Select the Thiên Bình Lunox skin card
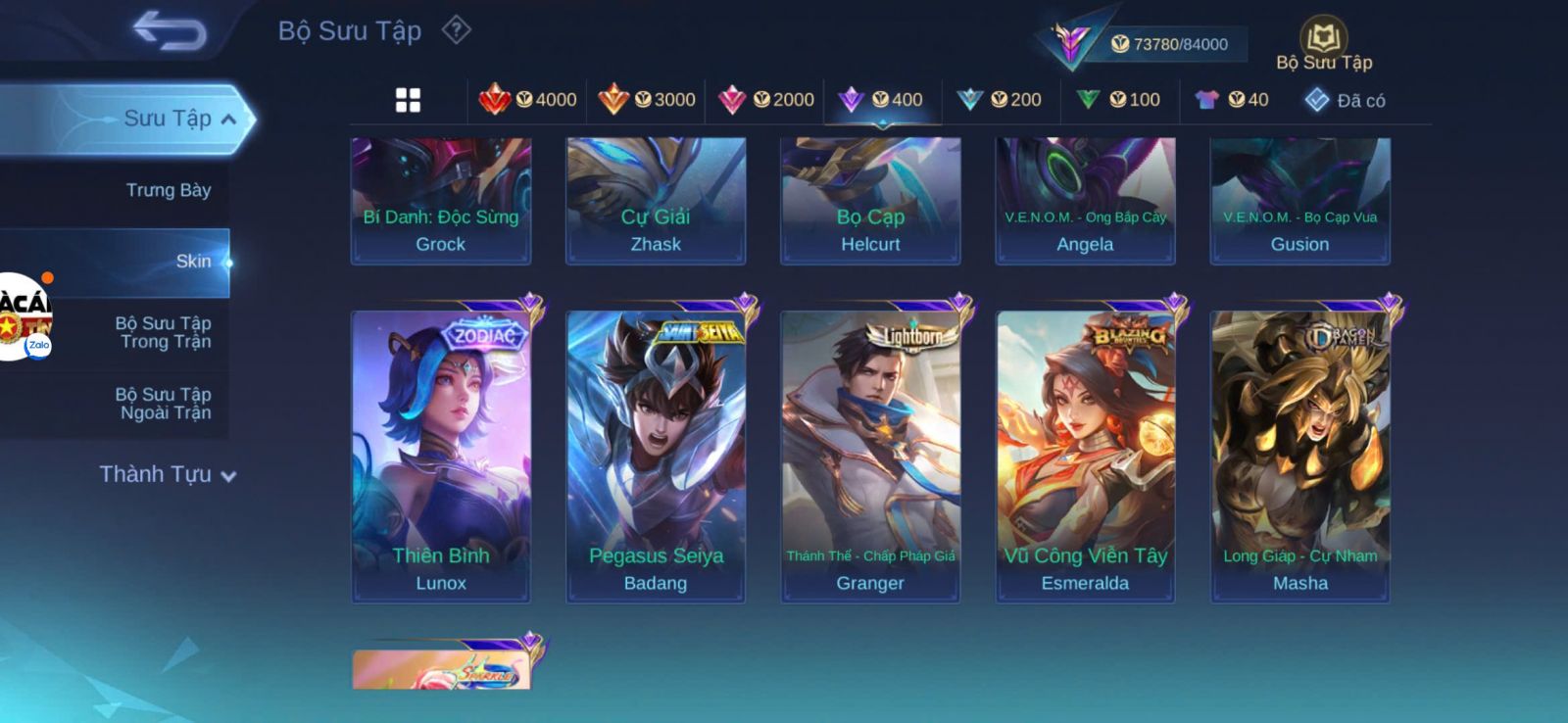Viewport: 1568px width, 723px height. 441,456
